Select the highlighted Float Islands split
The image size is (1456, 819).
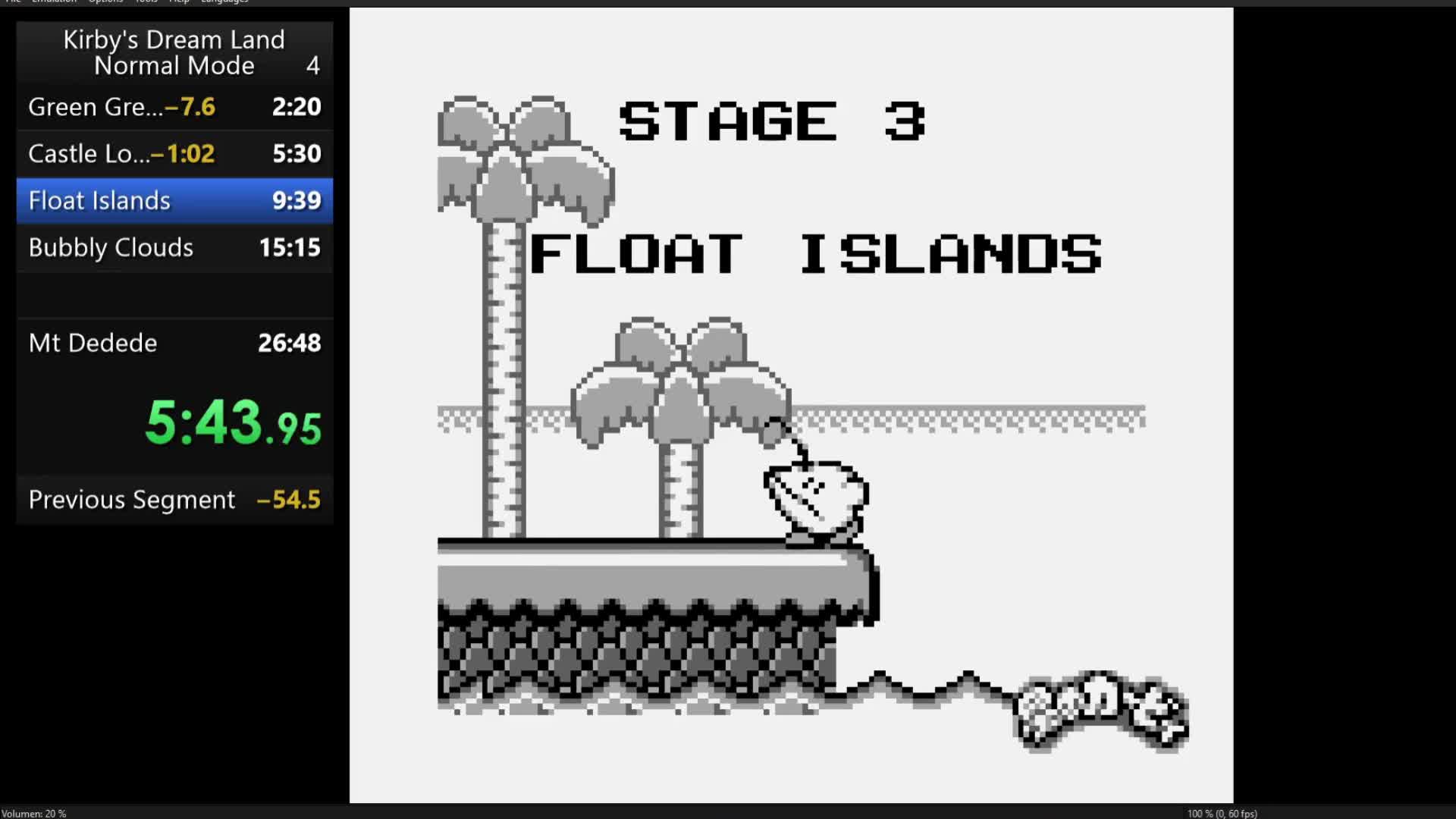tap(174, 200)
